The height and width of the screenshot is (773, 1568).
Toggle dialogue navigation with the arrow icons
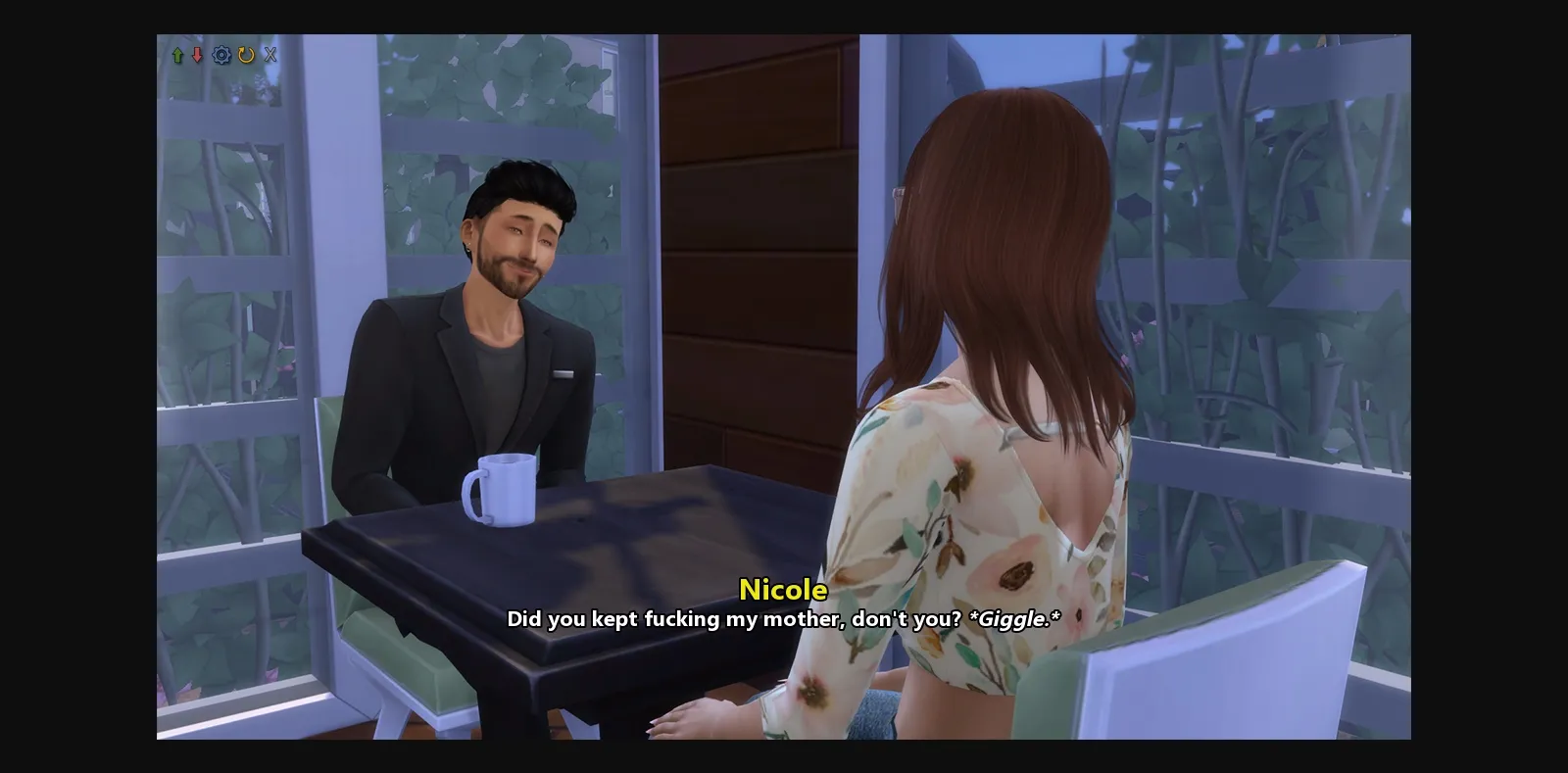click(x=187, y=55)
